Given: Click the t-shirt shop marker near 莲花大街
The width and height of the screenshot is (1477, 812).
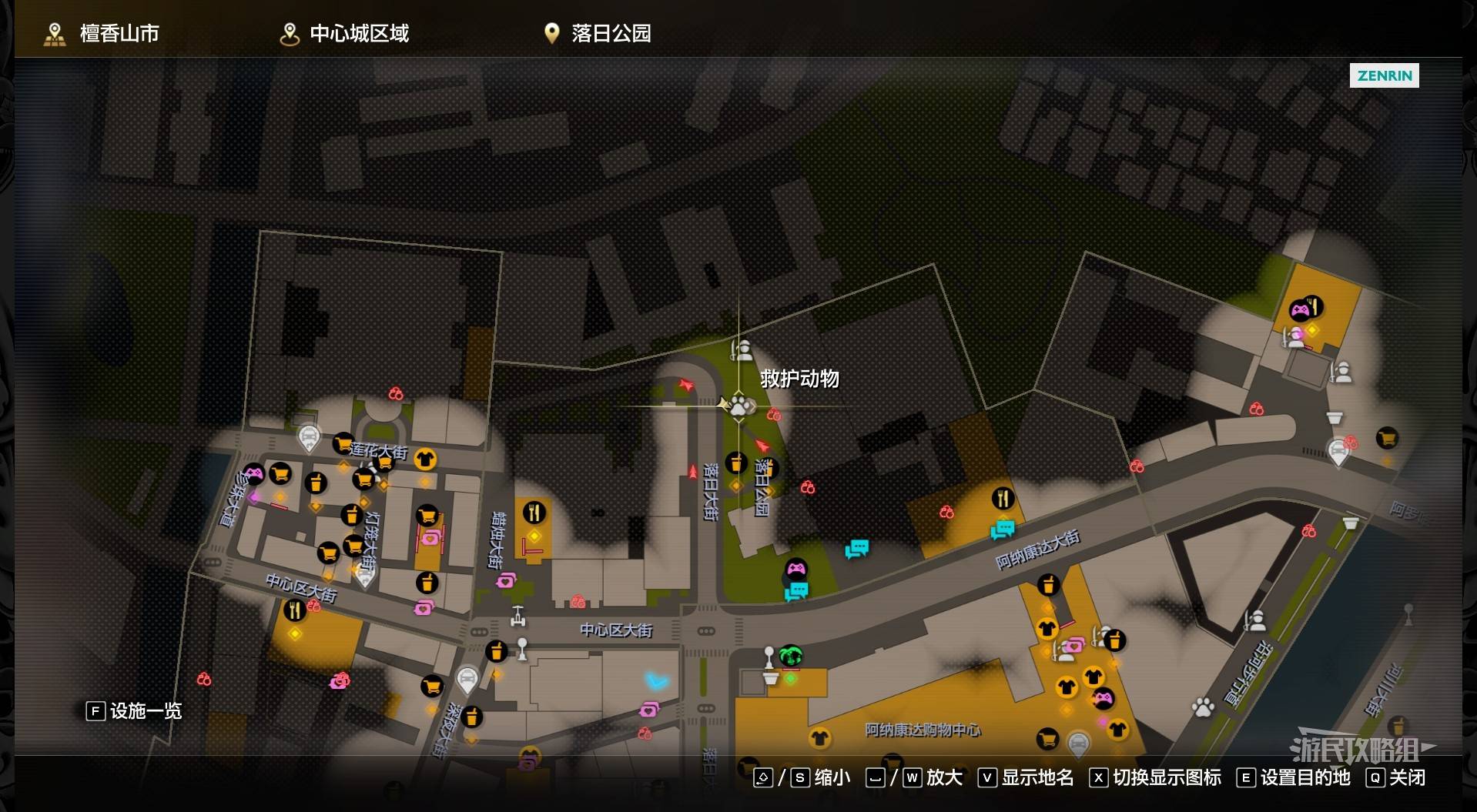Looking at the screenshot, I should 424,459.
